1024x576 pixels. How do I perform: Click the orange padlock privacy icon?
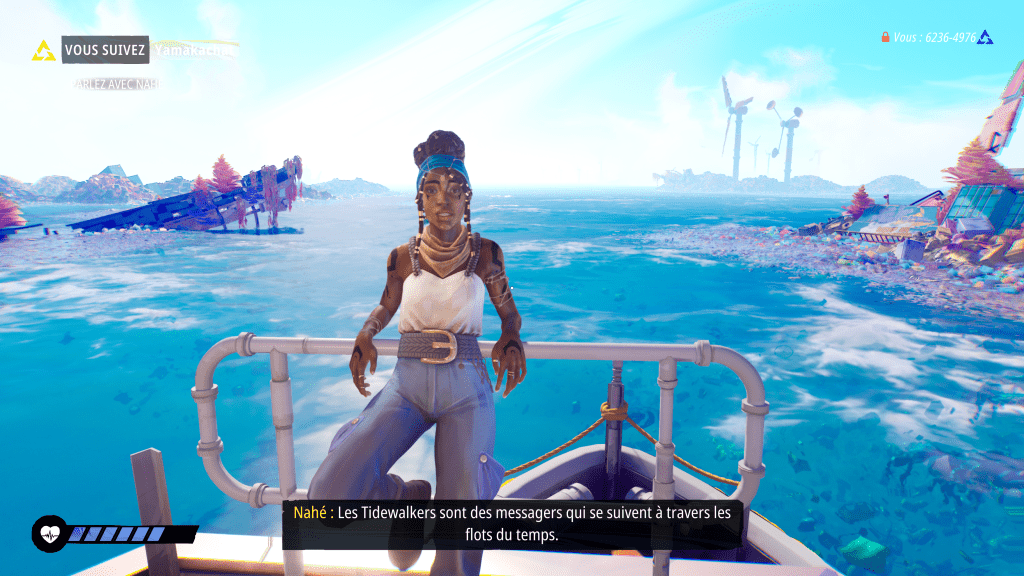point(885,37)
